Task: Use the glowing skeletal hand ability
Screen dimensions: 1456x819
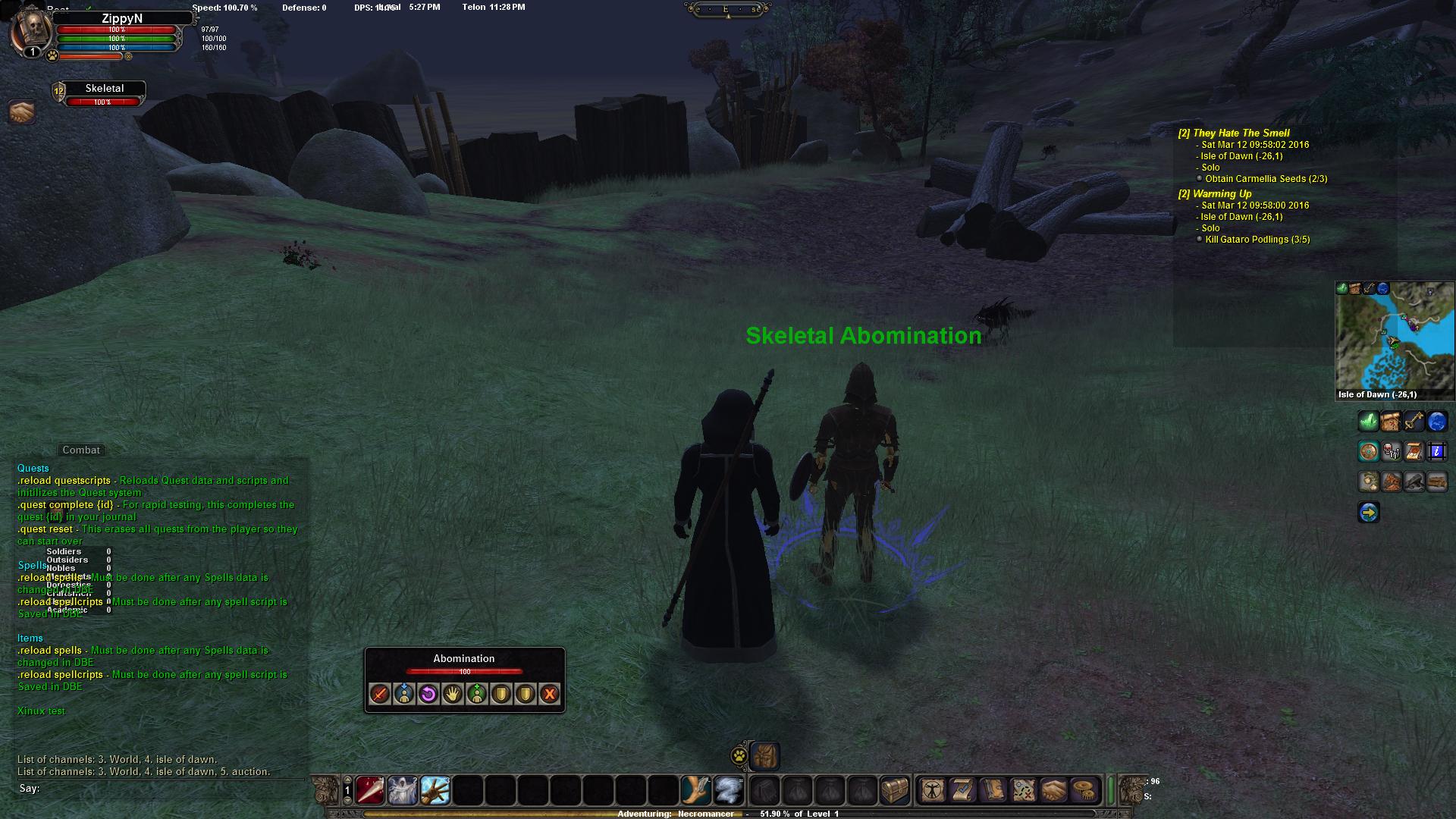Action: [x=435, y=791]
